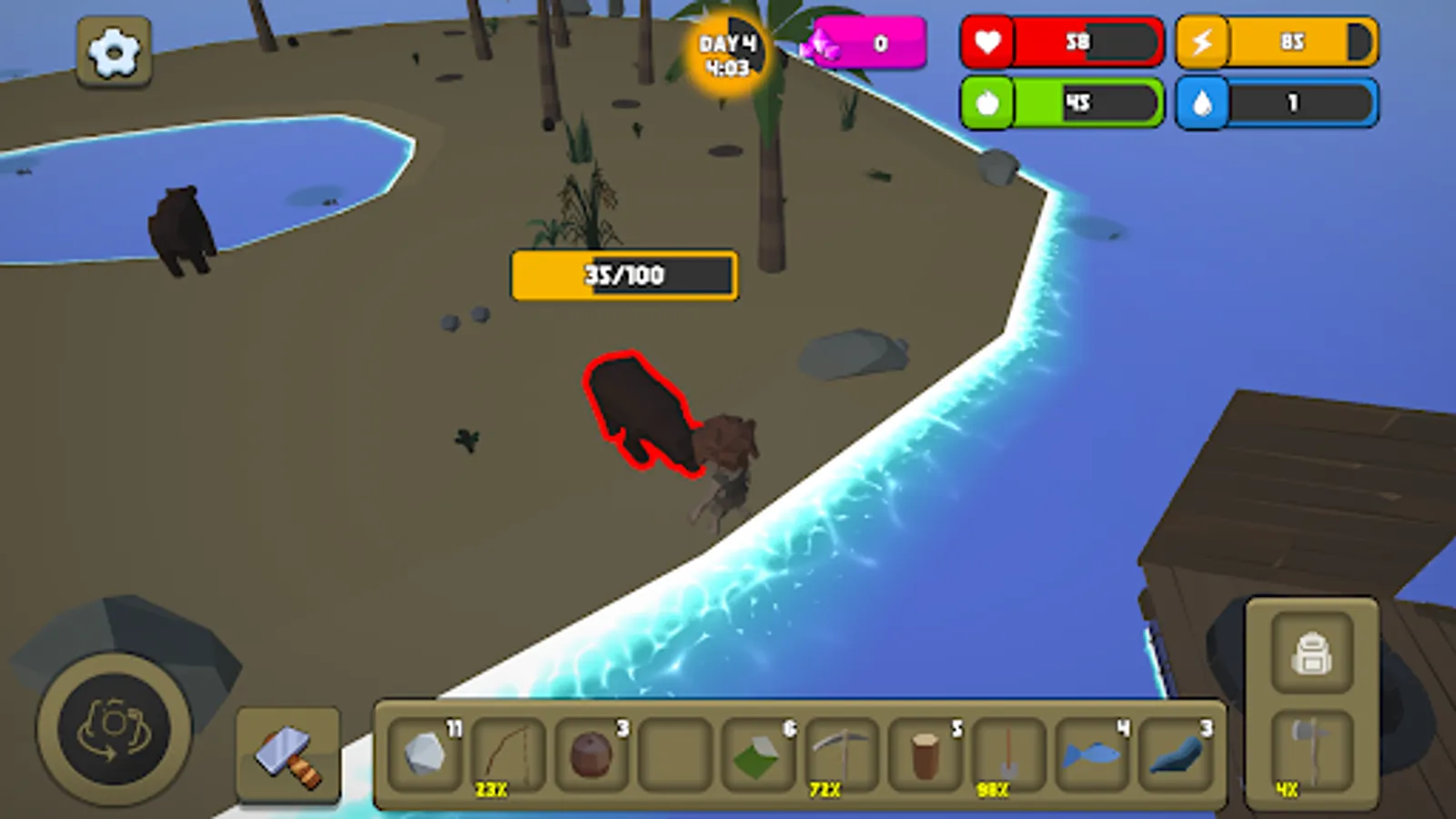This screenshot has width=1456, height=819.
Task: Select the coconut item in the hotbar
Action: tap(591, 753)
